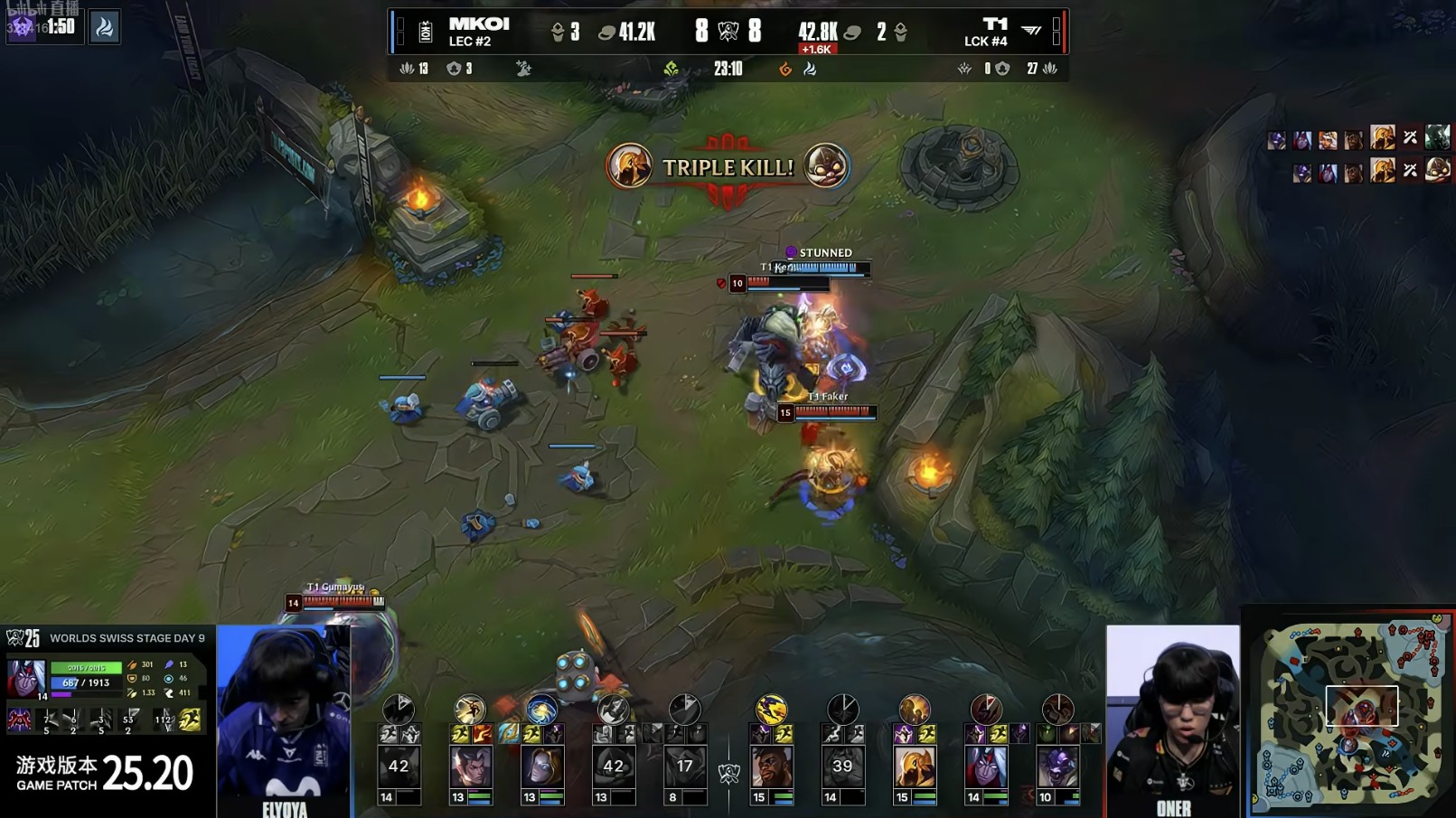The image size is (1456, 818).
Task: Choose the golden-helmeted Azir portrait in the bottom bar
Action: pyautogui.click(x=914, y=767)
